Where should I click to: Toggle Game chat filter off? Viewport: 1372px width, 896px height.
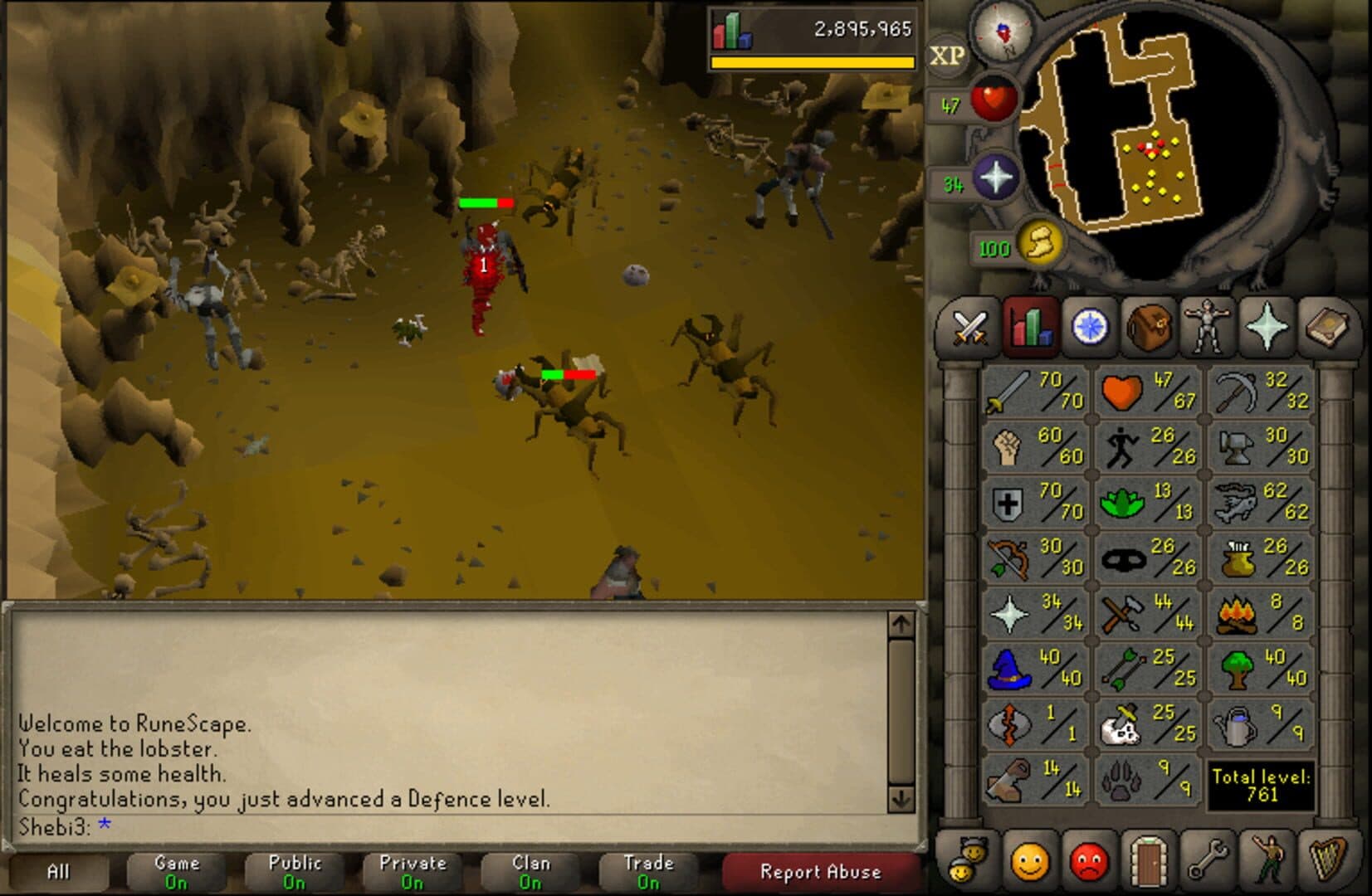178,869
